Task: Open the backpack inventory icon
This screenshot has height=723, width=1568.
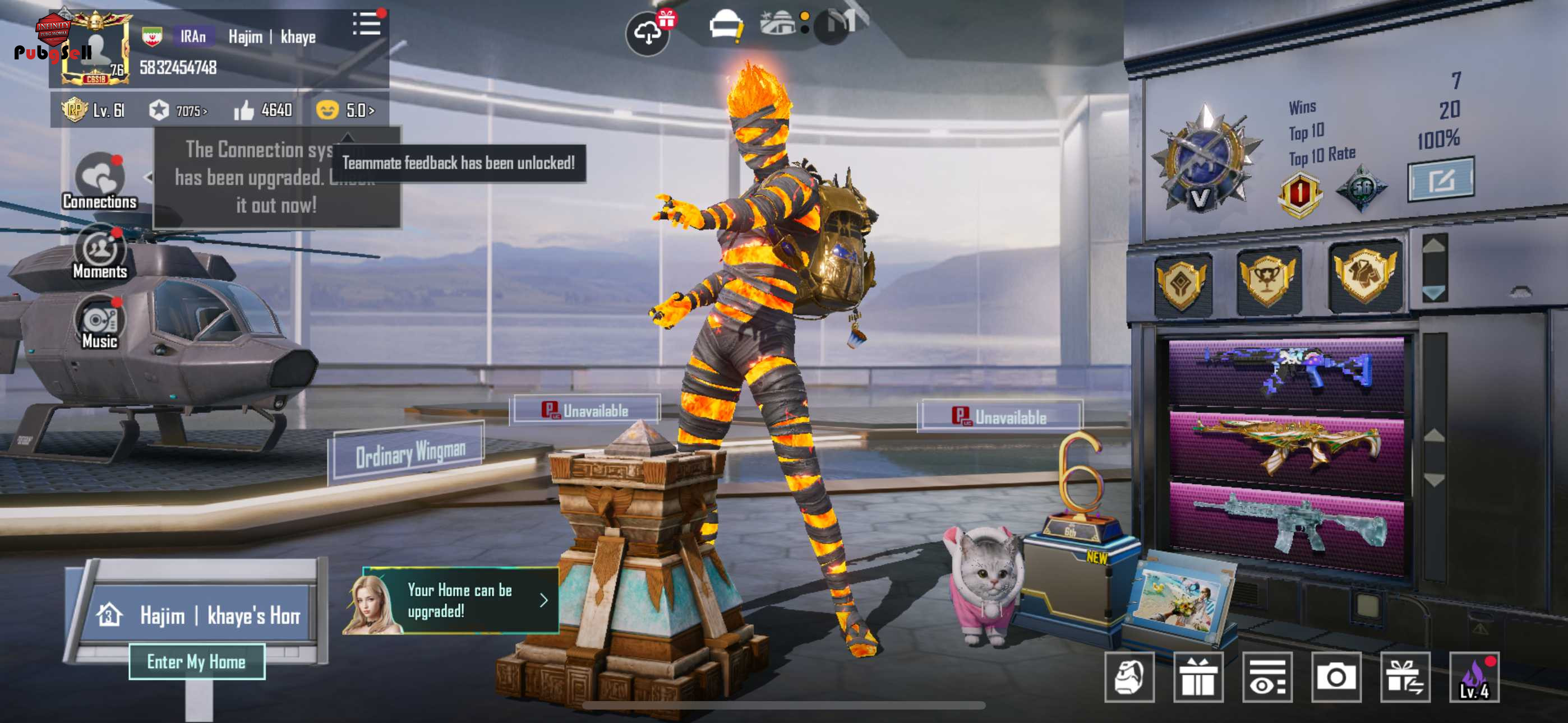Action: [x=1129, y=678]
